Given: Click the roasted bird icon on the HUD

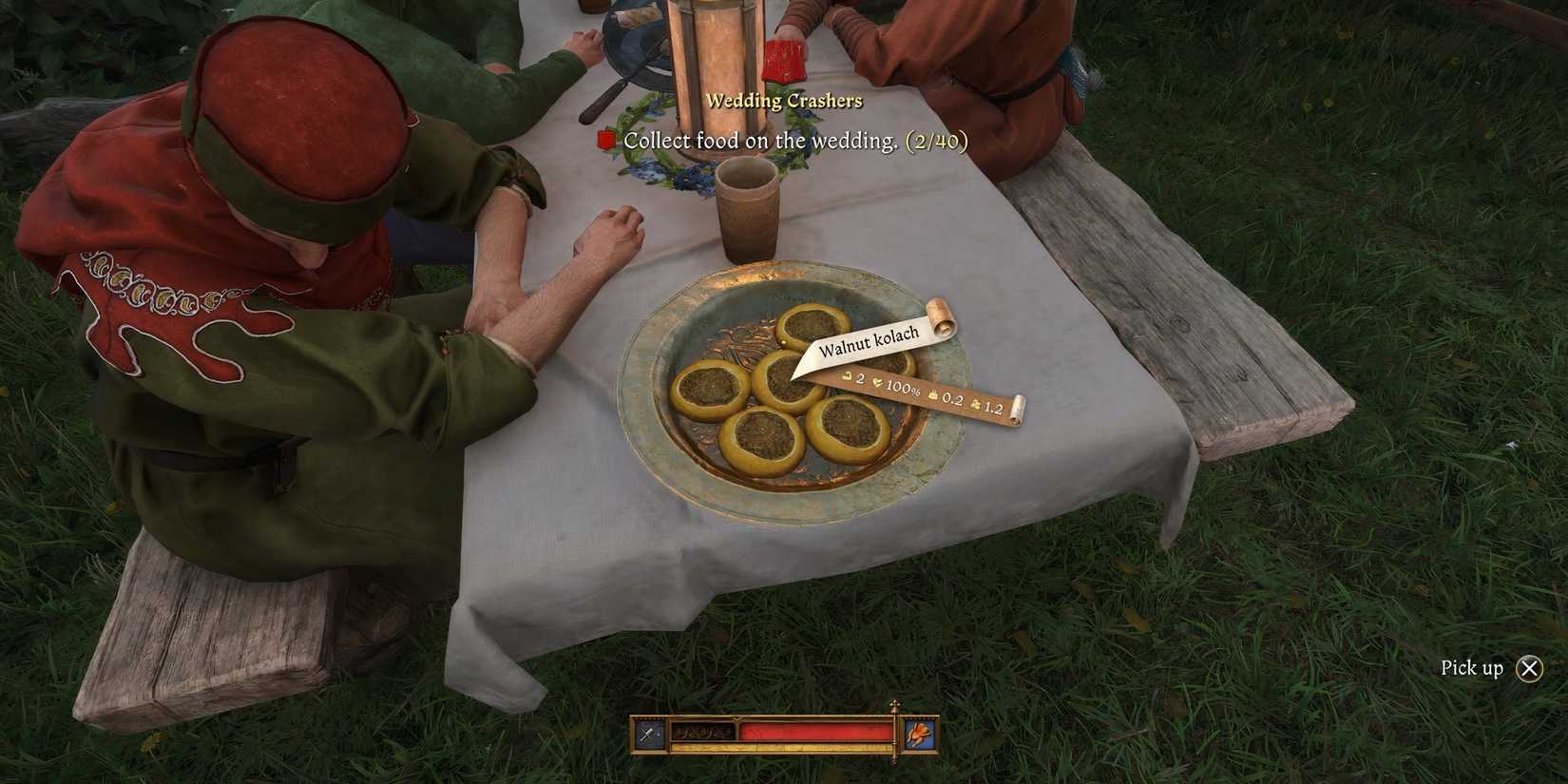Looking at the screenshot, I should (x=918, y=734).
